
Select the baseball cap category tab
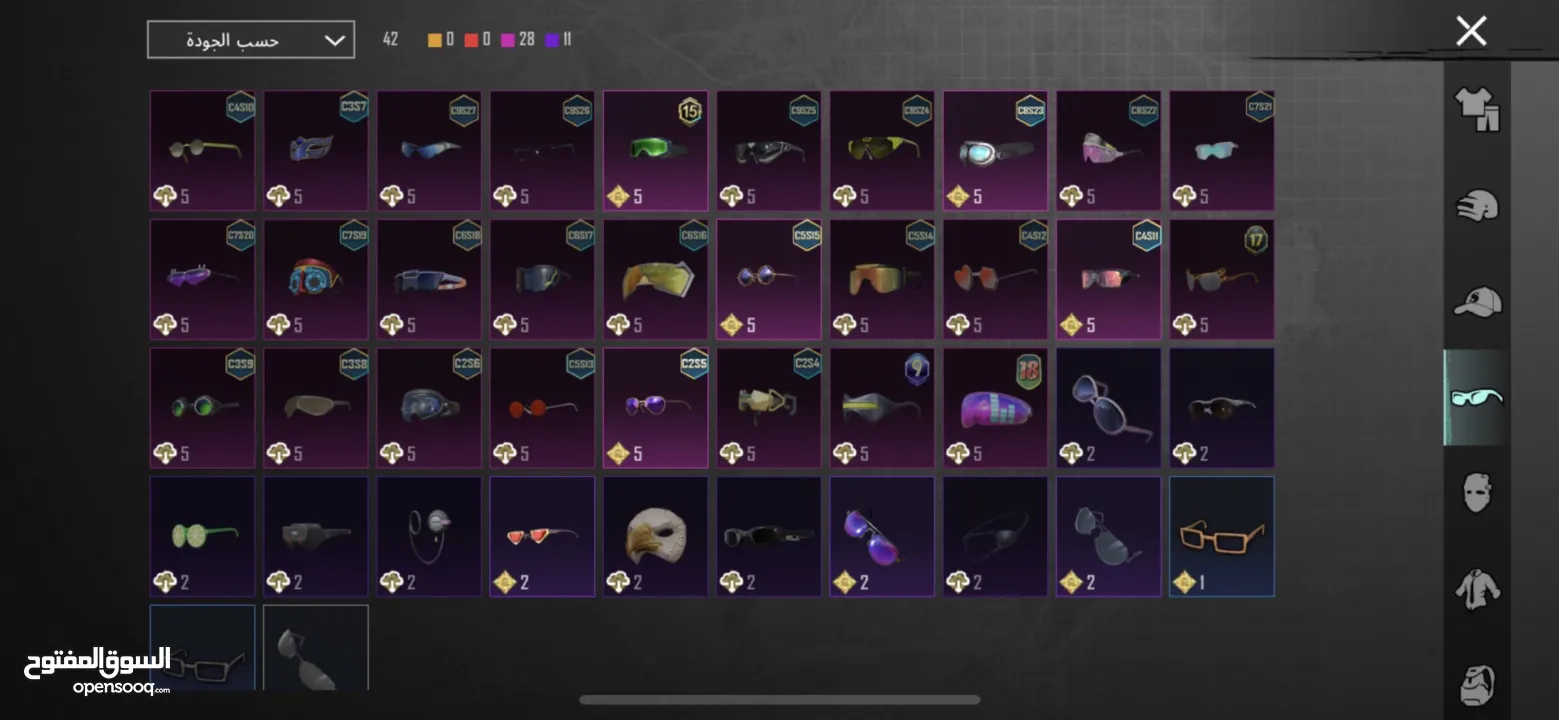click(x=1477, y=301)
